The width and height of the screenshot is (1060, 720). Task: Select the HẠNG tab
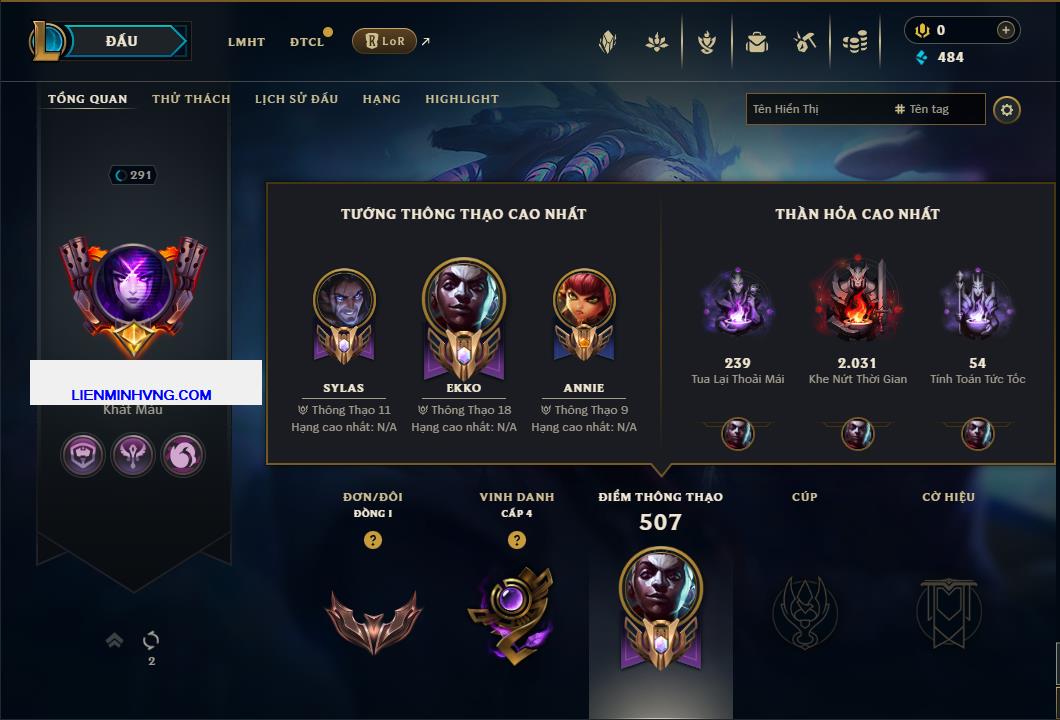381,99
